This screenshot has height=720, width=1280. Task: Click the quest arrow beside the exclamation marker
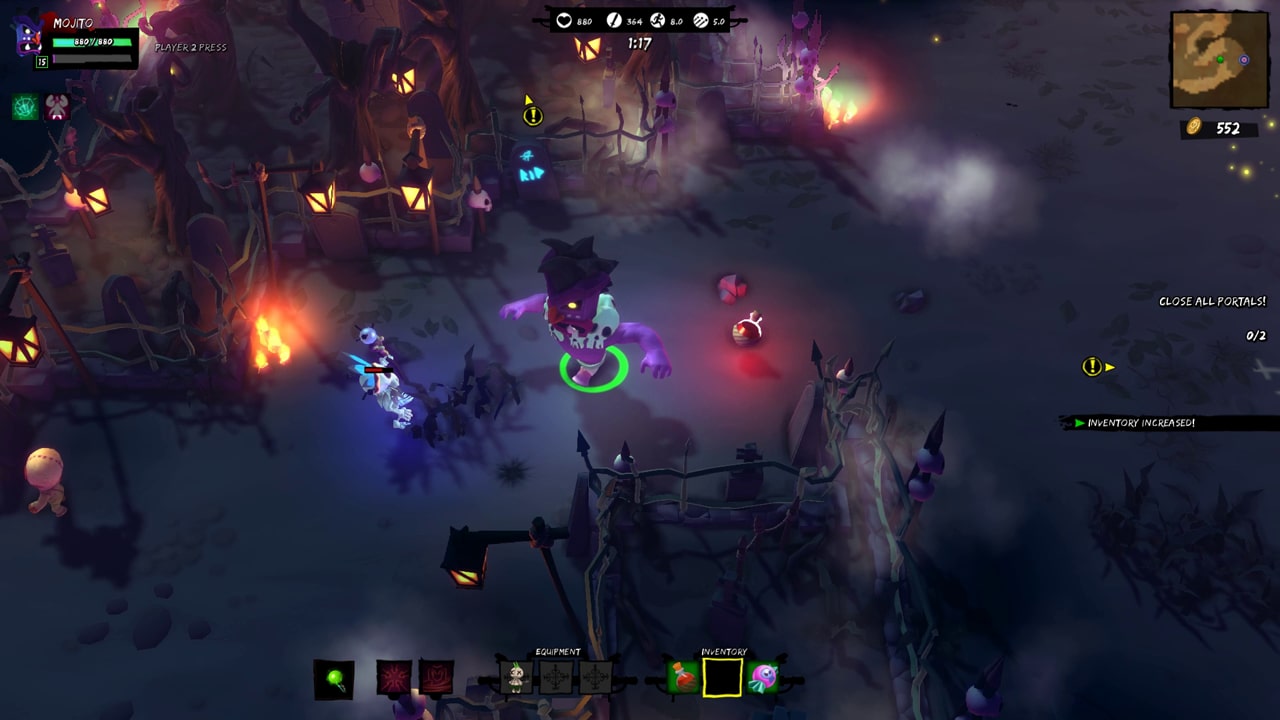coord(1110,367)
